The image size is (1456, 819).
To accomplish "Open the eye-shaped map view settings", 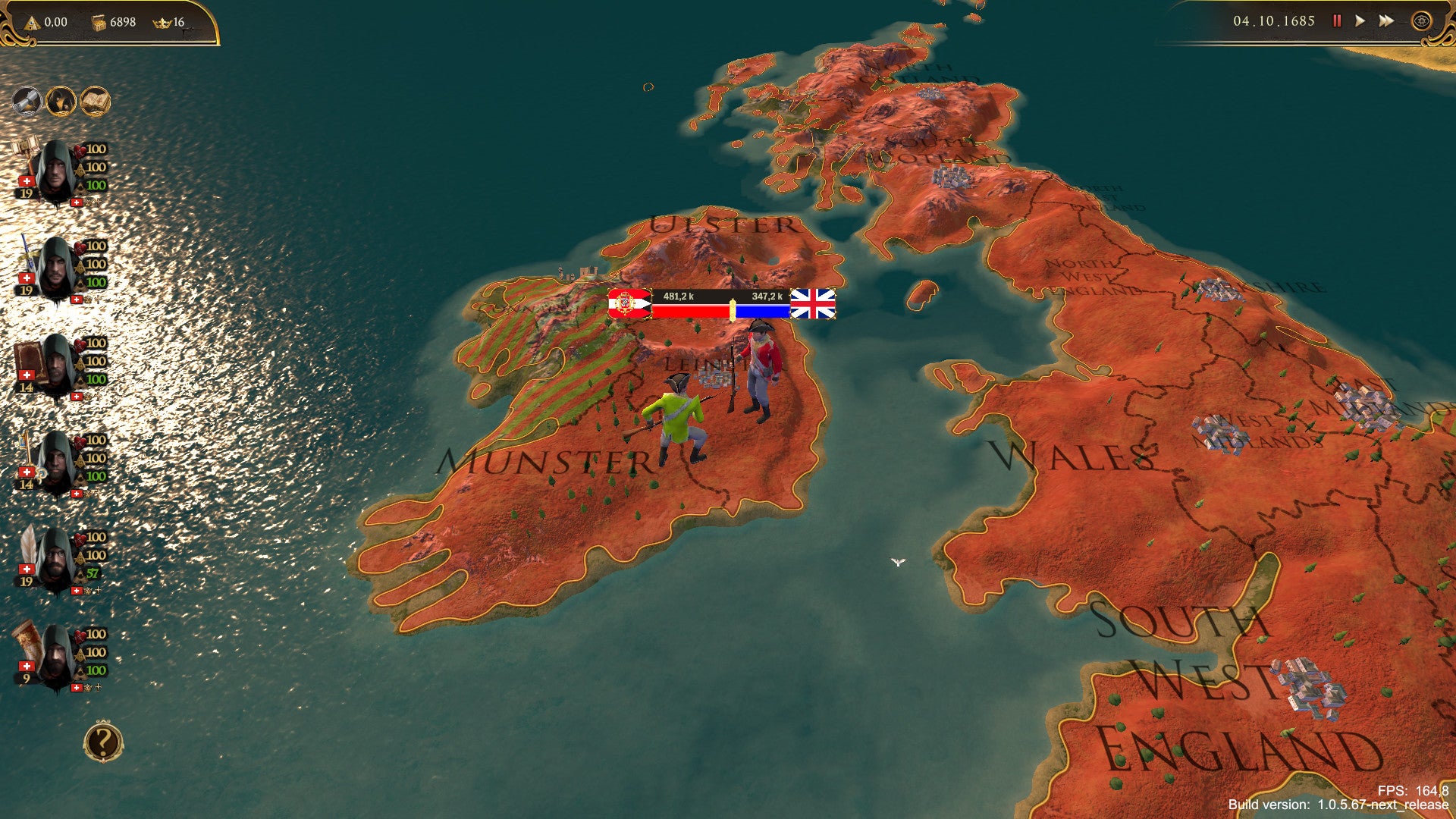I will (1421, 21).
